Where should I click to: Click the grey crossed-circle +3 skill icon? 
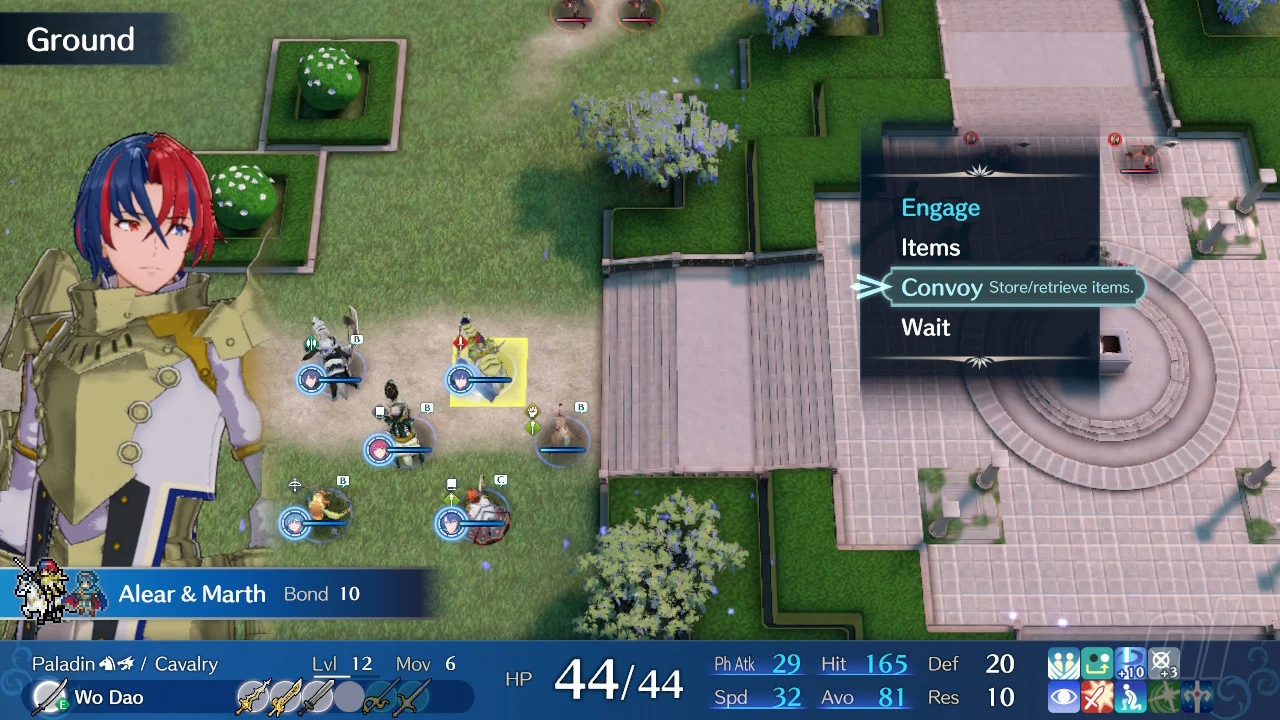click(1163, 664)
